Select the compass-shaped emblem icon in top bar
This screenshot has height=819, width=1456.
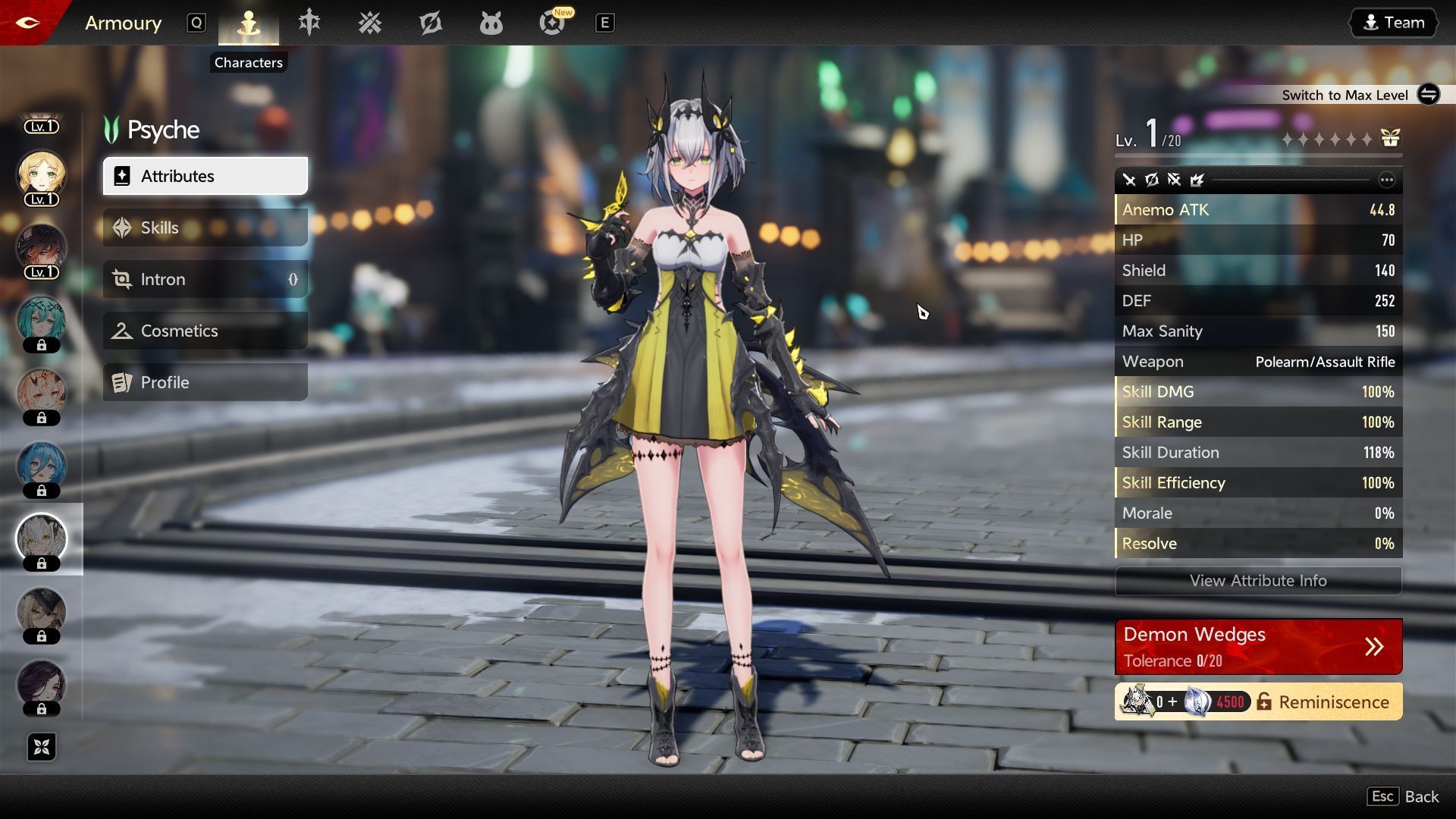coord(431,23)
